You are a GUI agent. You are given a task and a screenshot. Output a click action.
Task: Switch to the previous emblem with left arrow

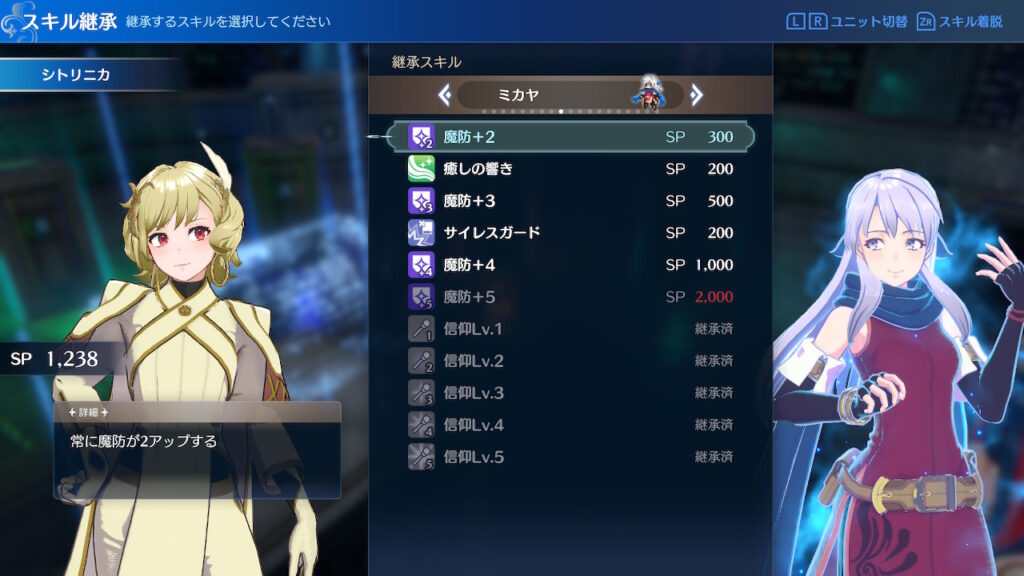coord(445,95)
